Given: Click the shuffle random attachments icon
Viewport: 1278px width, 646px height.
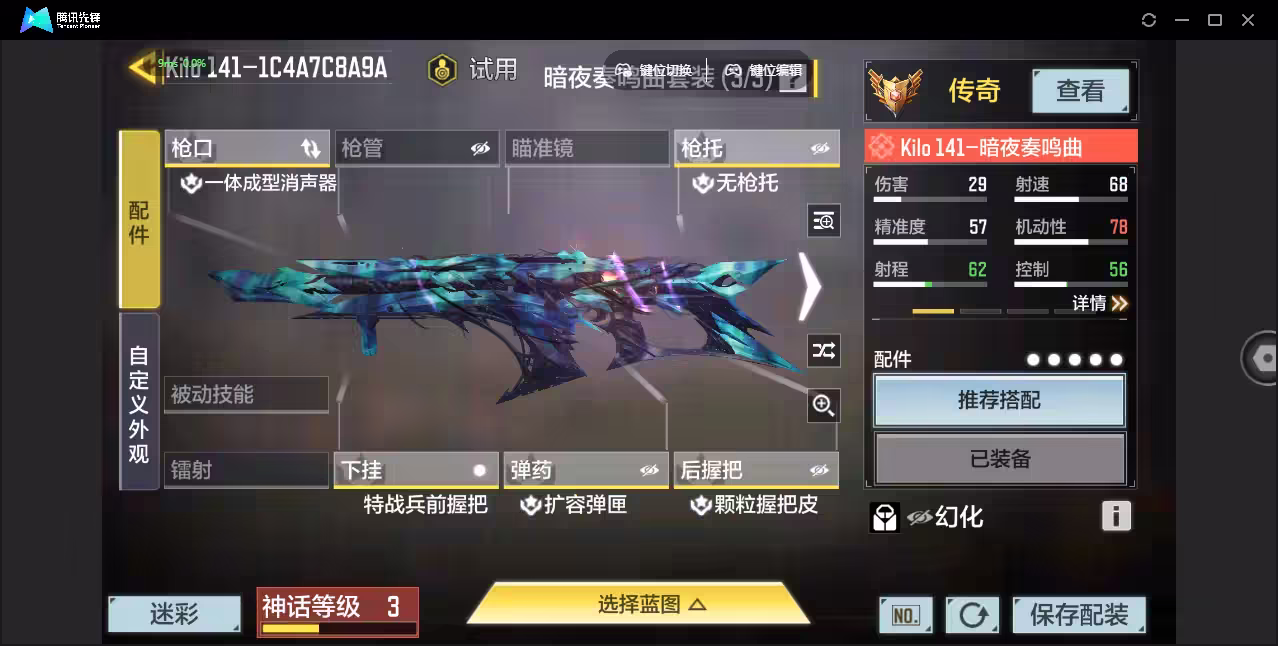Looking at the screenshot, I should tap(824, 351).
